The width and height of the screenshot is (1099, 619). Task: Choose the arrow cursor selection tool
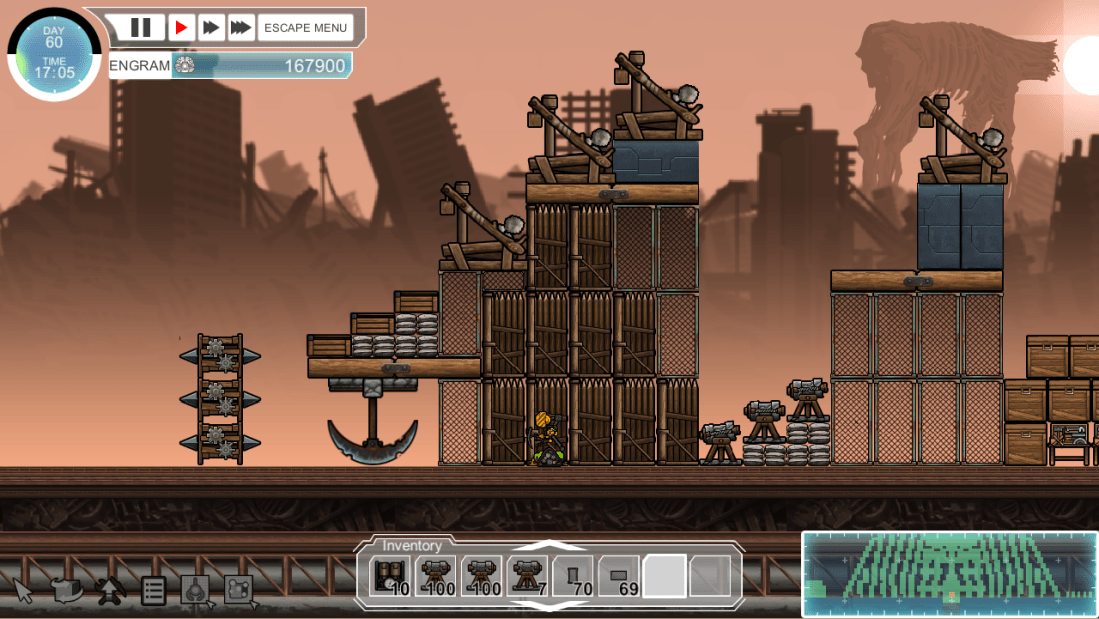pos(24,590)
